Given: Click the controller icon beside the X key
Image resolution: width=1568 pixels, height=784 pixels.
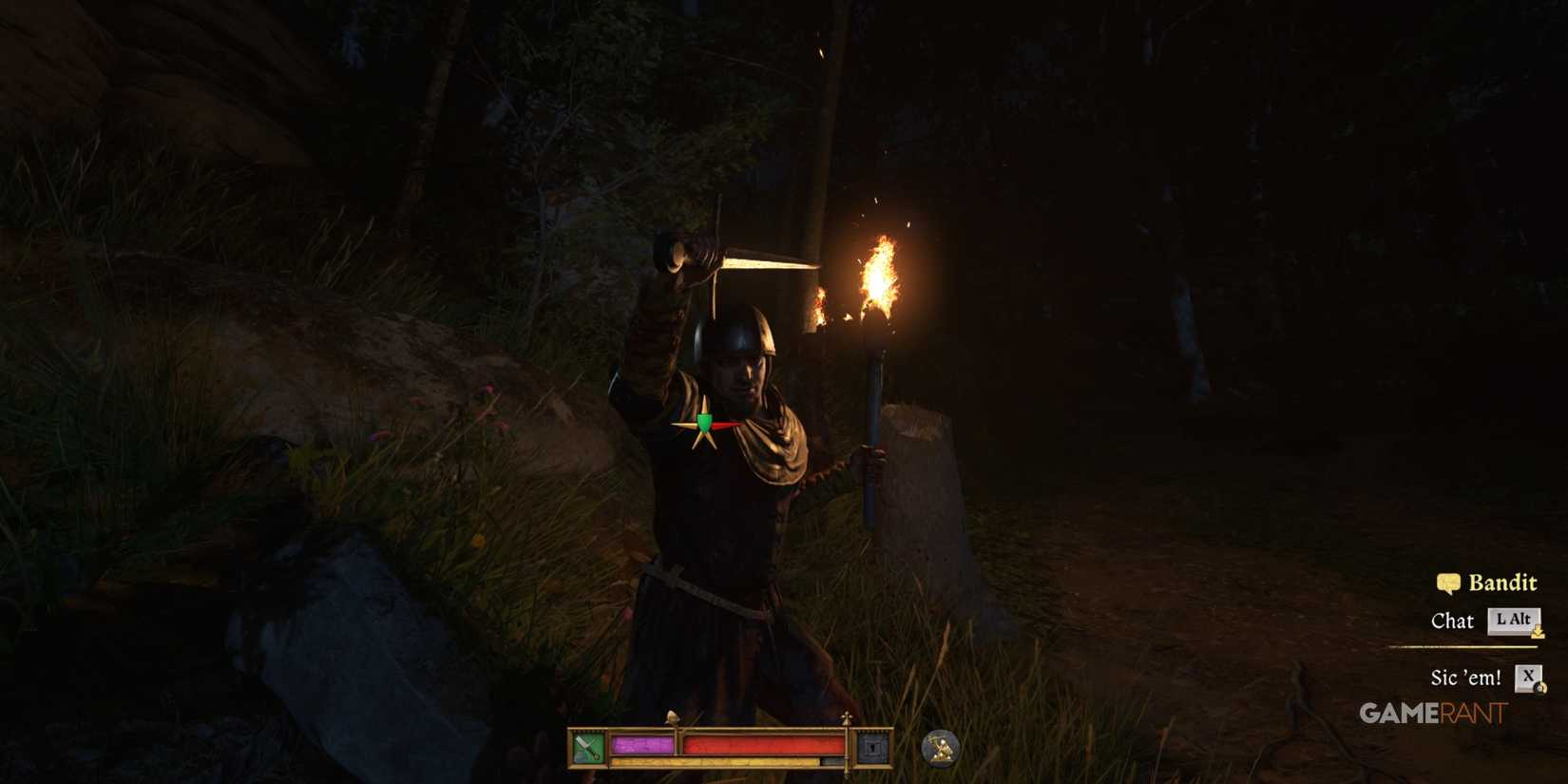Looking at the screenshot, I should coord(1541,686).
